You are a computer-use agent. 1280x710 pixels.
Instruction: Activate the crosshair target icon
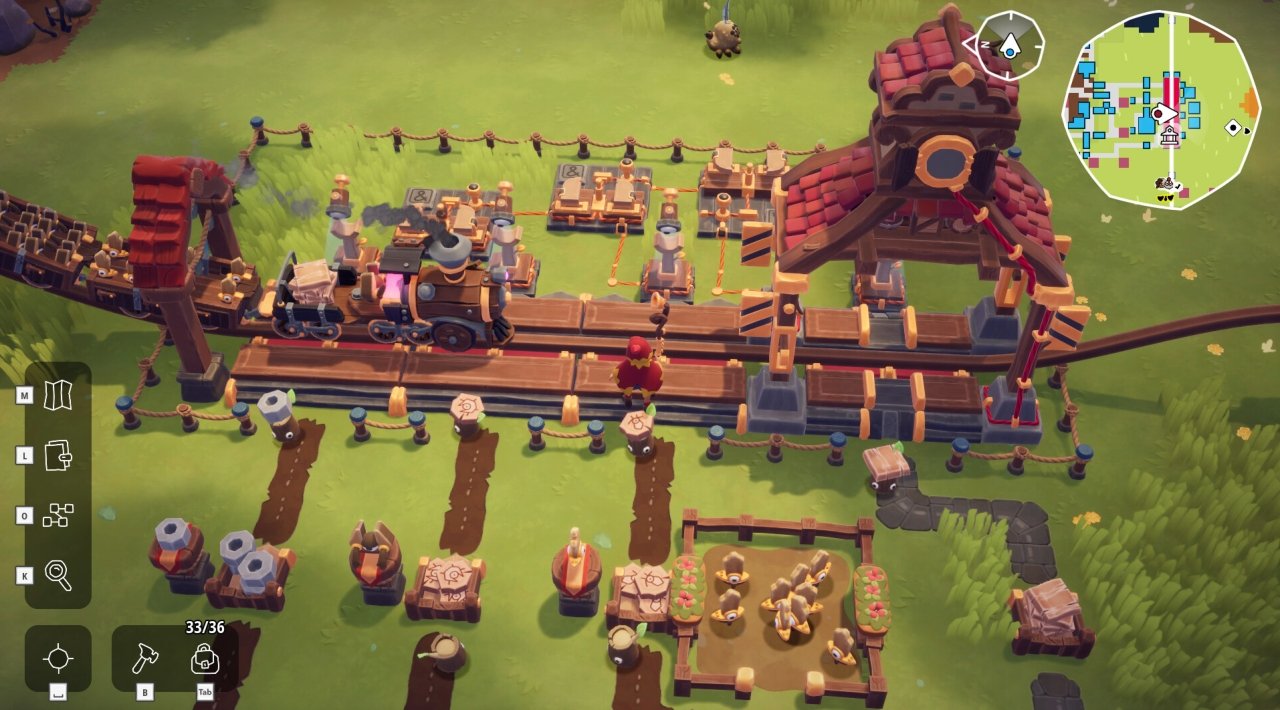58,659
